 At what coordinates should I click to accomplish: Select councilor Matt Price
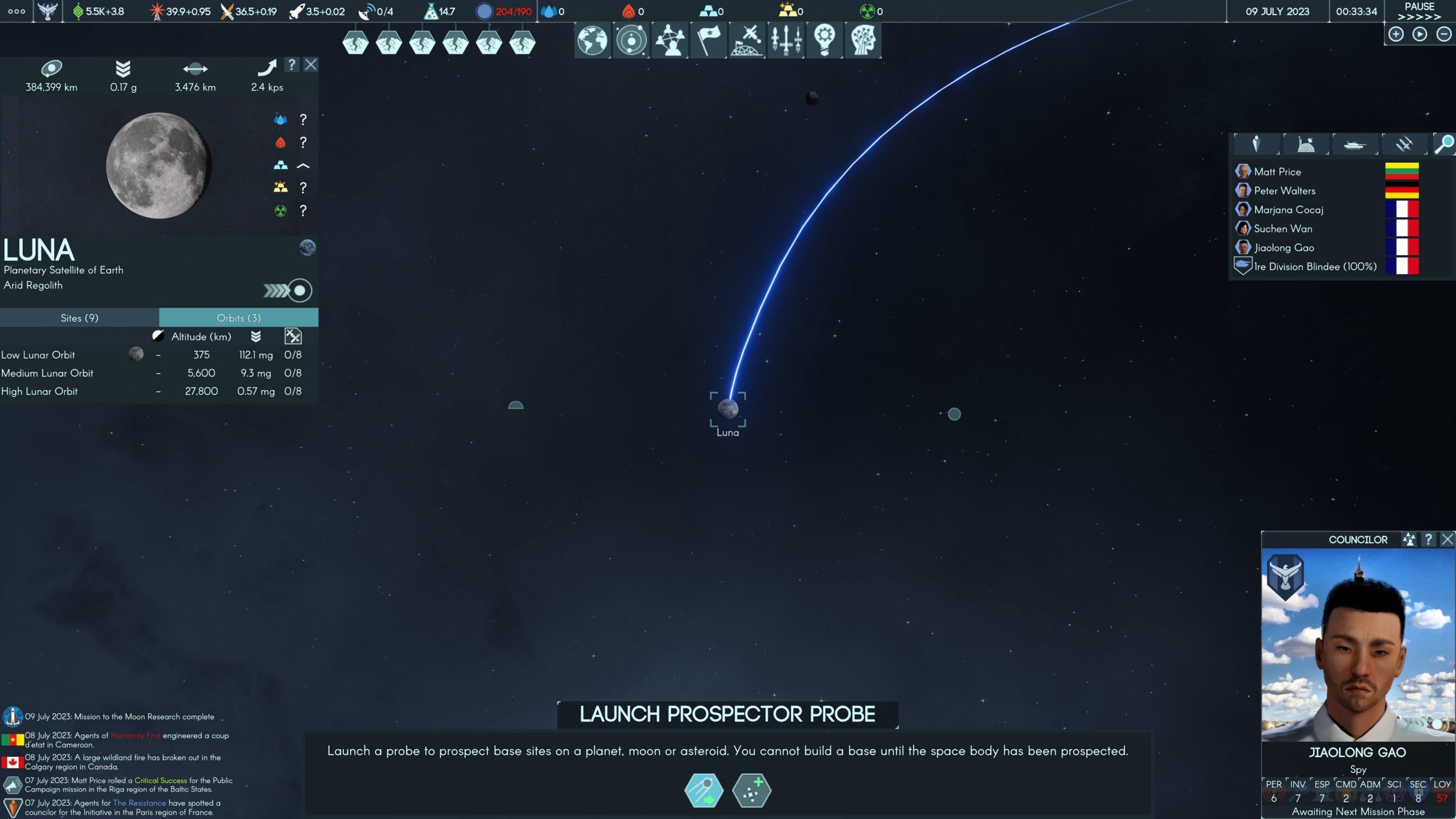(1277, 172)
